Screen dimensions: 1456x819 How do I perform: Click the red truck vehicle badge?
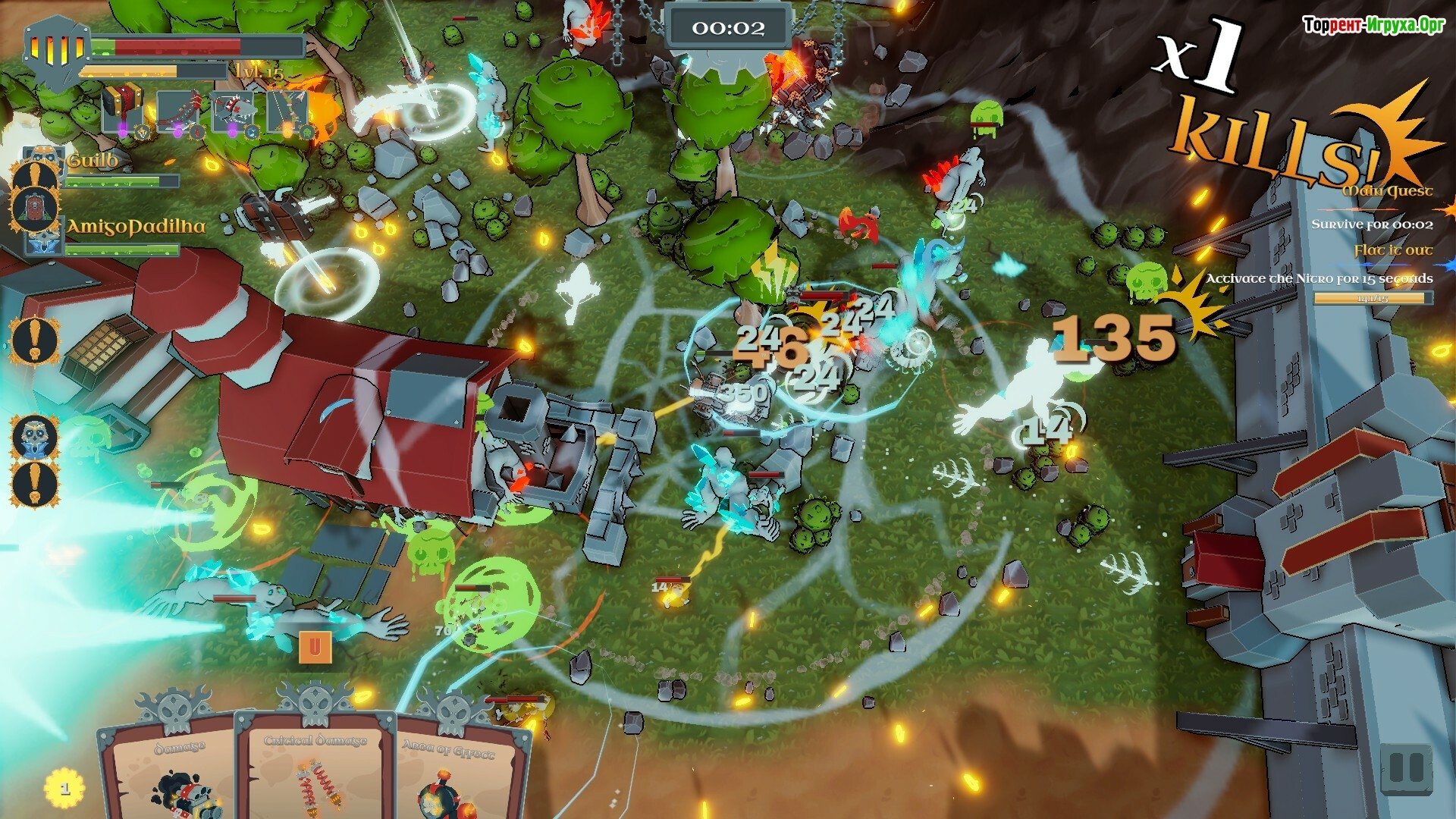click(x=35, y=207)
